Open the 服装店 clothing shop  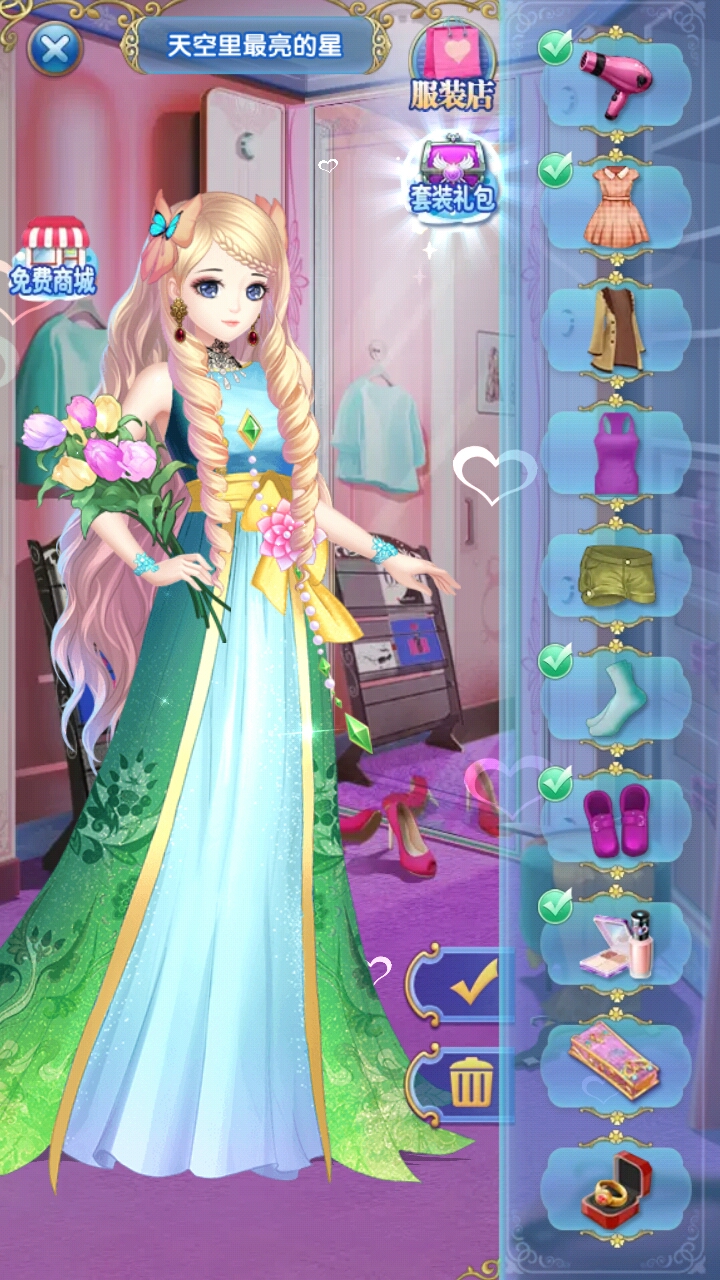coord(452,66)
